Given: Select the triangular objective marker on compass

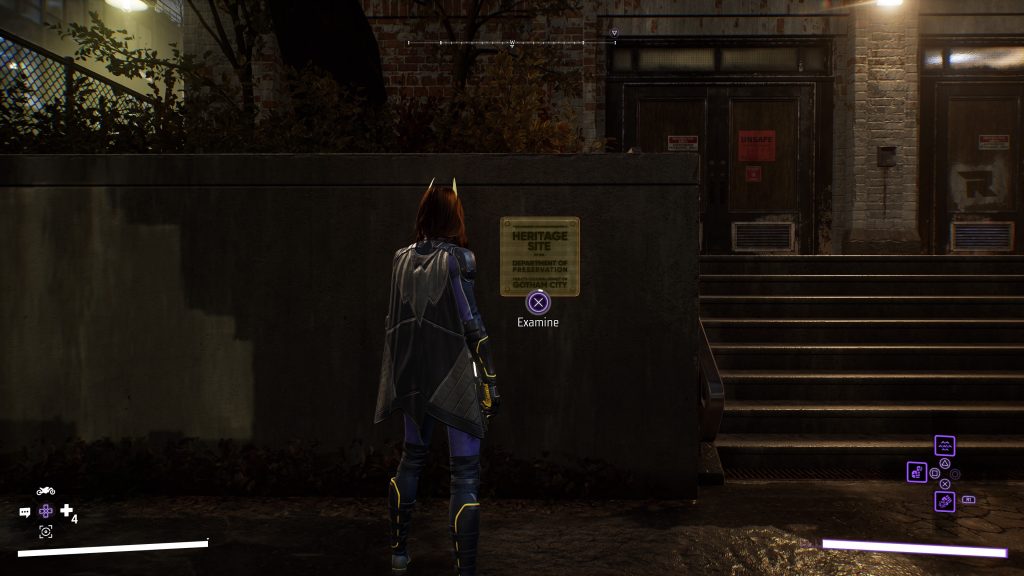Looking at the screenshot, I should pyautogui.click(x=614, y=33).
